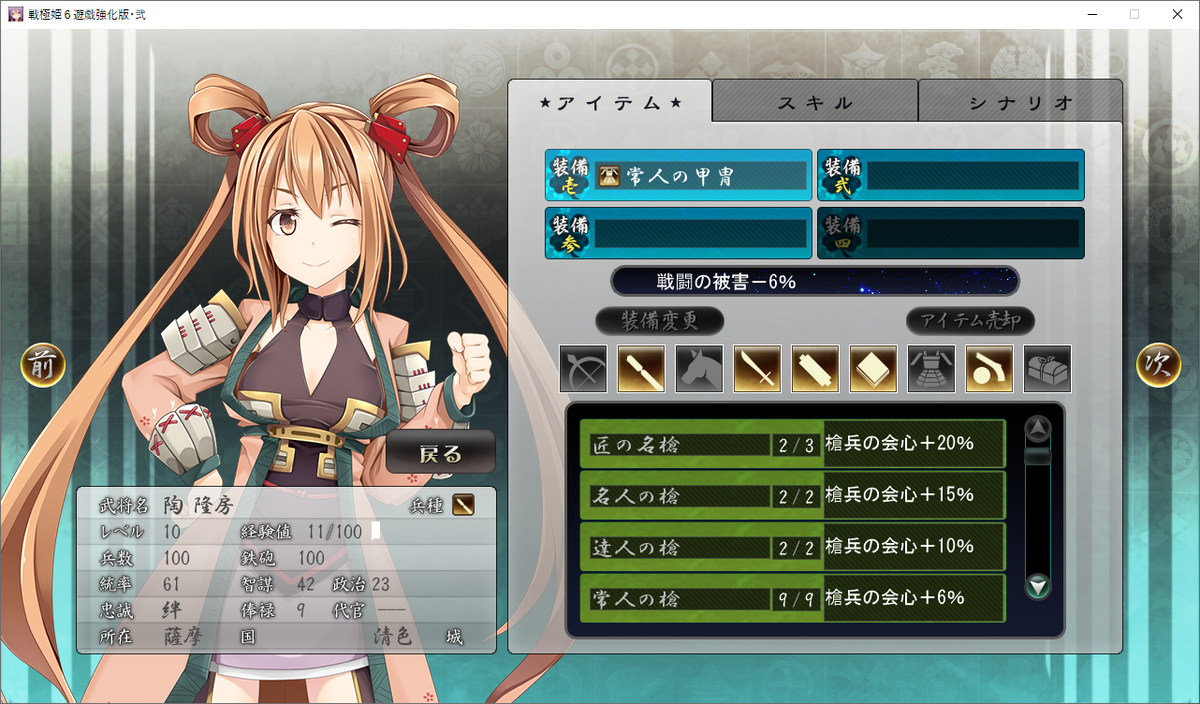
Task: Open the シナリオ tab
Action: (x=1020, y=102)
